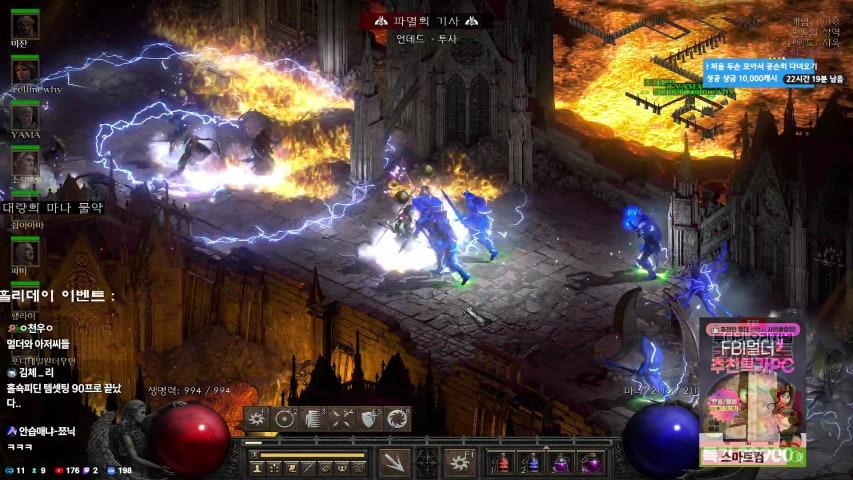The height and width of the screenshot is (480, 853).
Task: Trigger the F4 crossed arrows skill
Action: [x=342, y=419]
